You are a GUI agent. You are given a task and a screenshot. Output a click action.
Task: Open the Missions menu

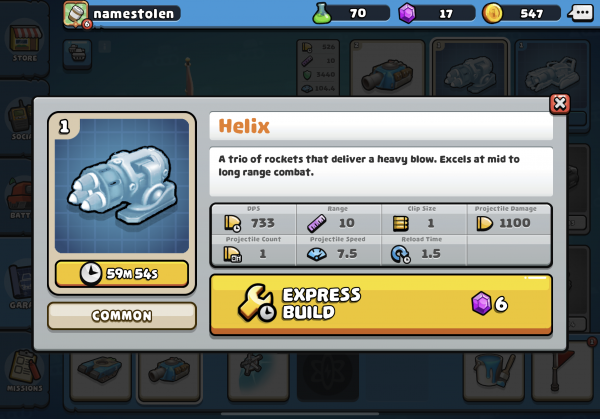click(x=22, y=375)
